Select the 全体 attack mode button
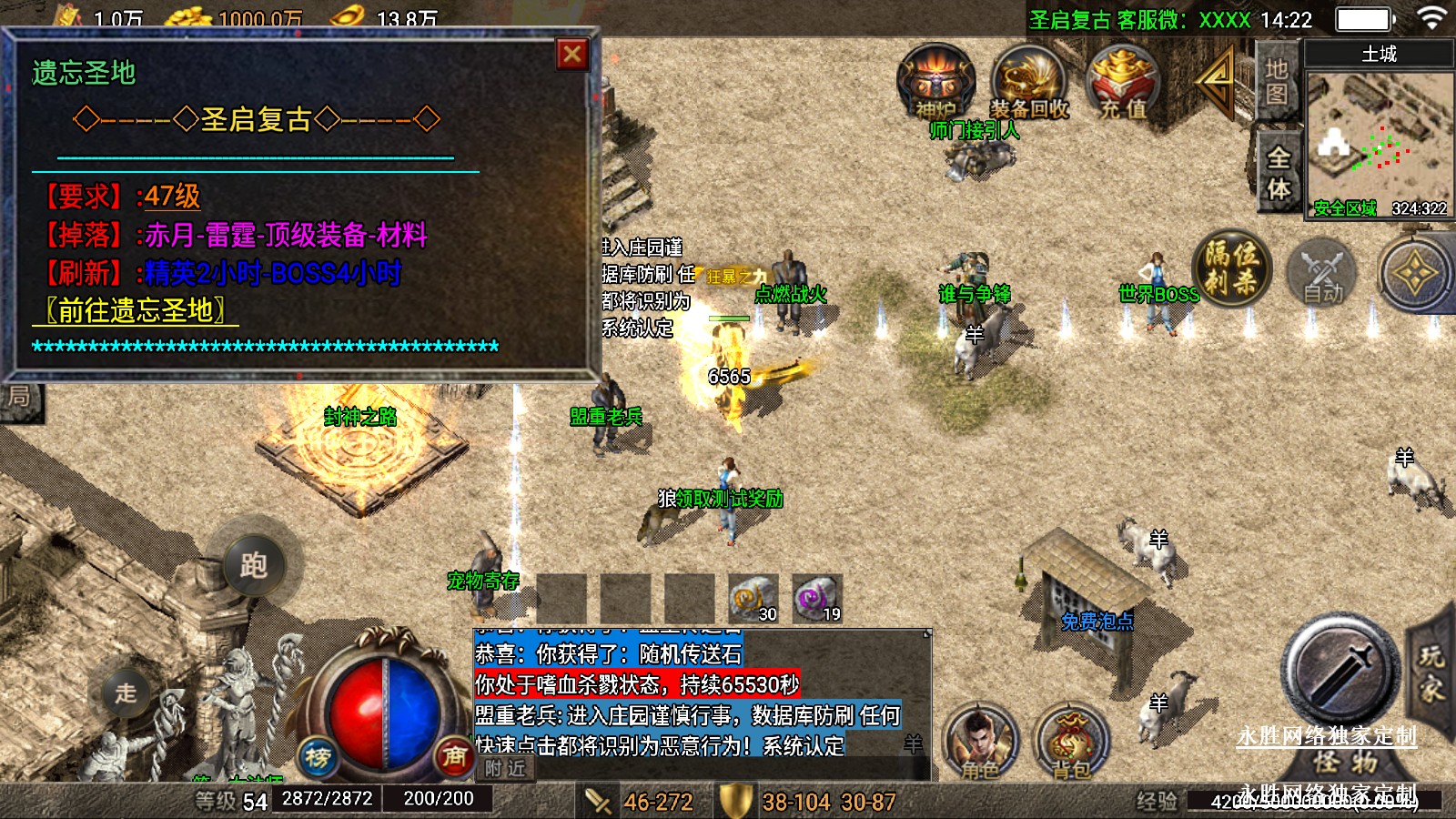The image size is (1456, 819). (x=1279, y=173)
